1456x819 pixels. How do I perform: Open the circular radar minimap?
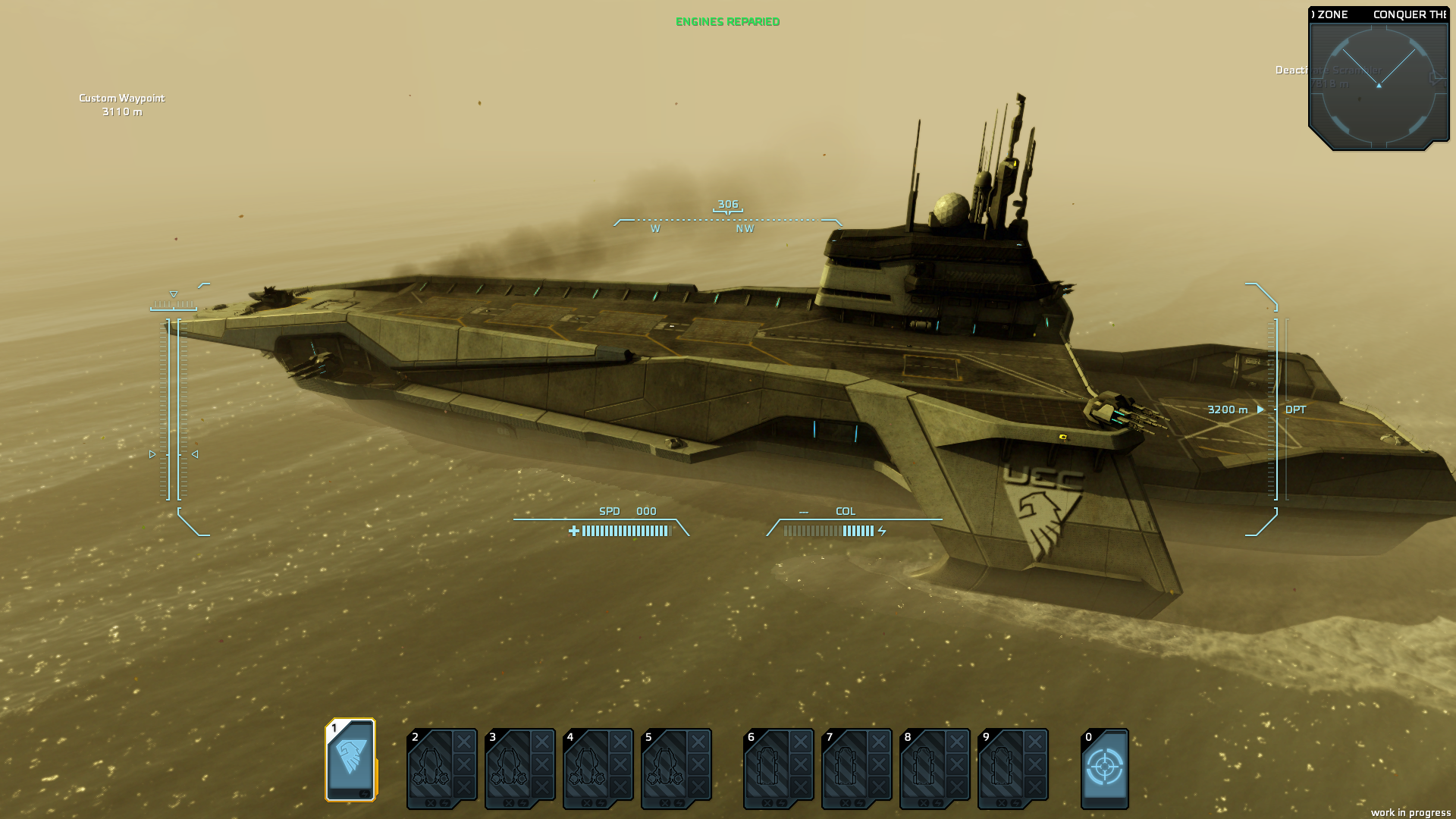(1379, 85)
